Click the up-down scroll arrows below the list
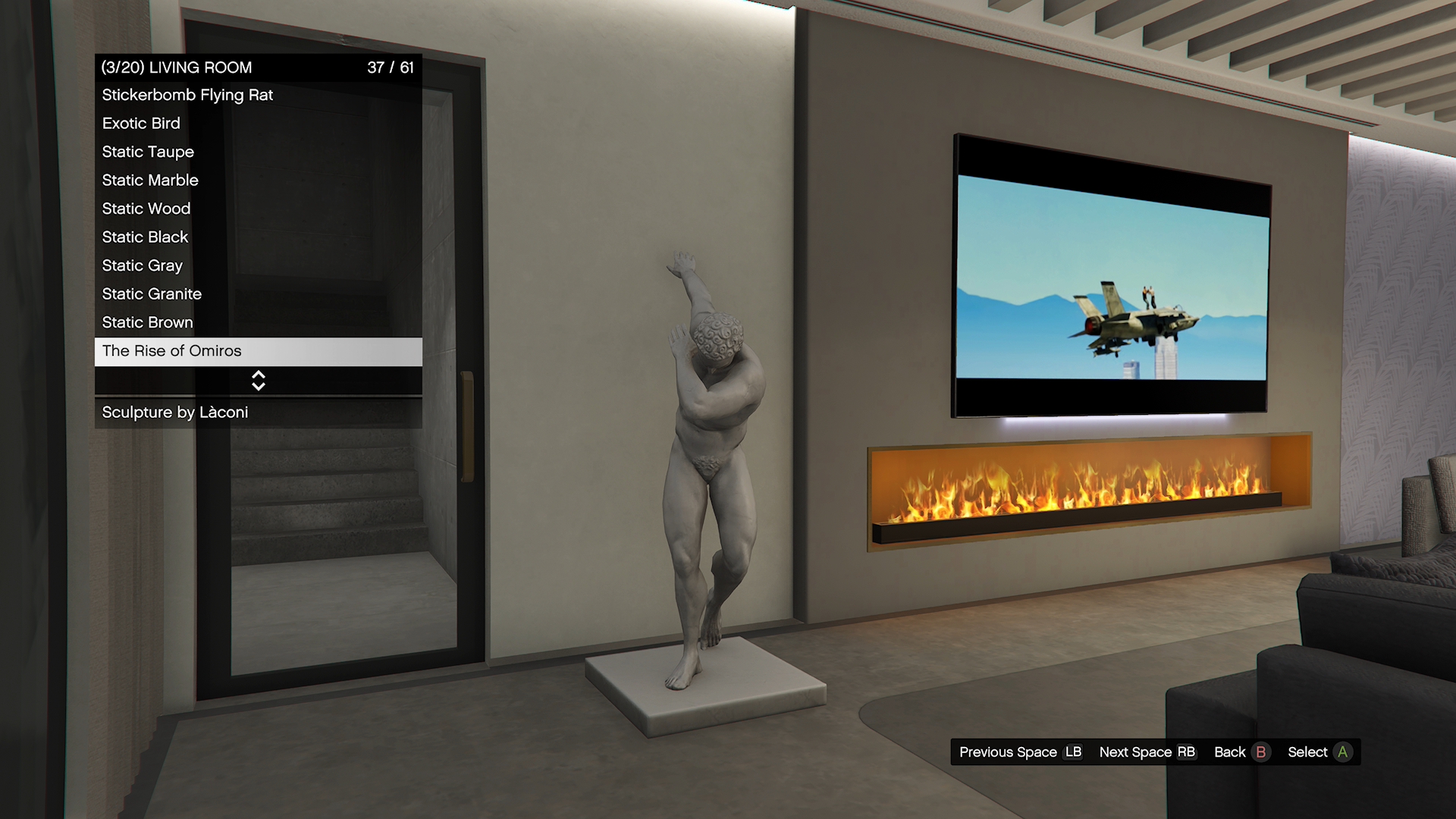The width and height of the screenshot is (1456, 819). coord(259,381)
